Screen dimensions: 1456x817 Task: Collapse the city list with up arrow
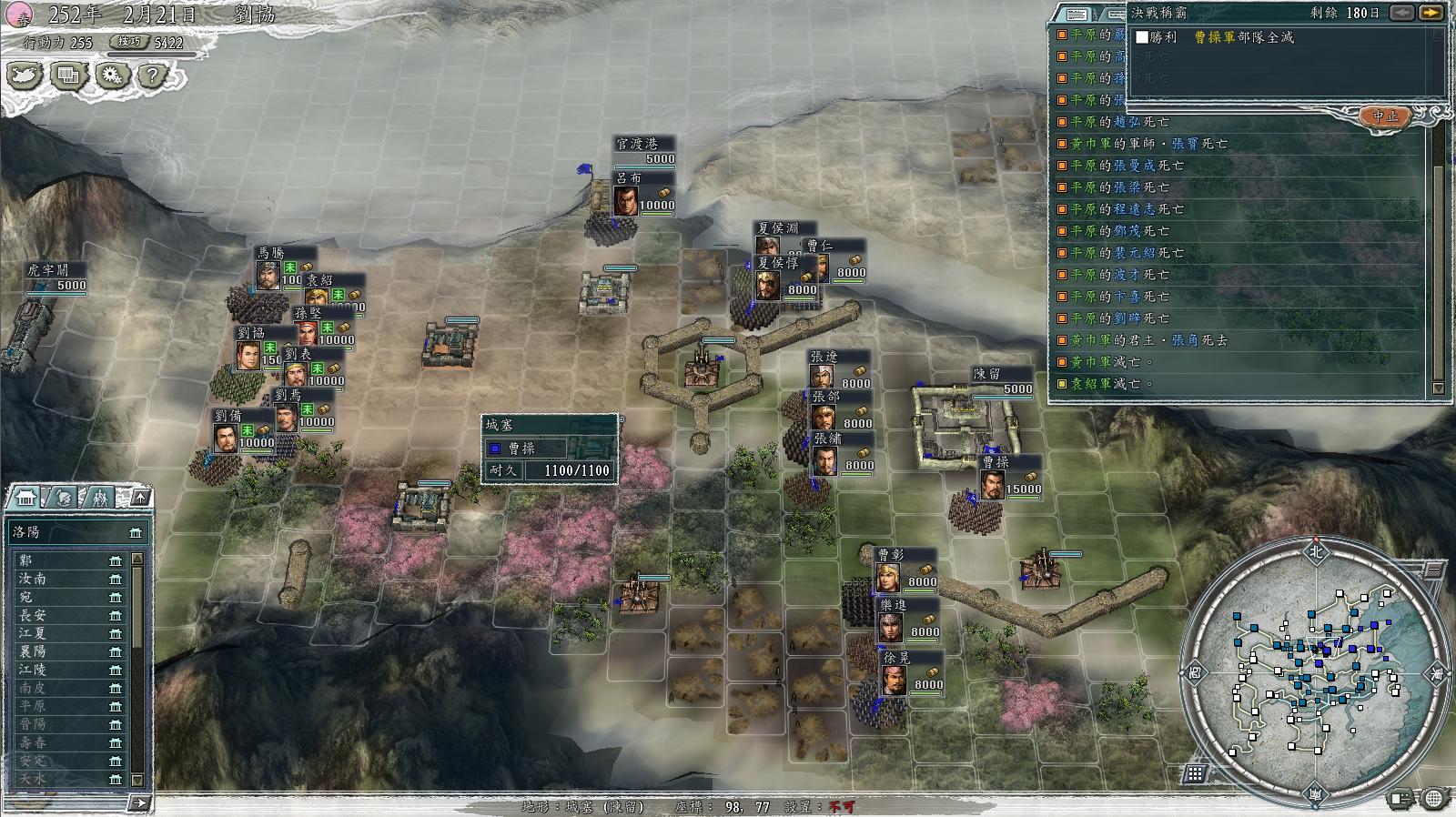click(x=140, y=497)
